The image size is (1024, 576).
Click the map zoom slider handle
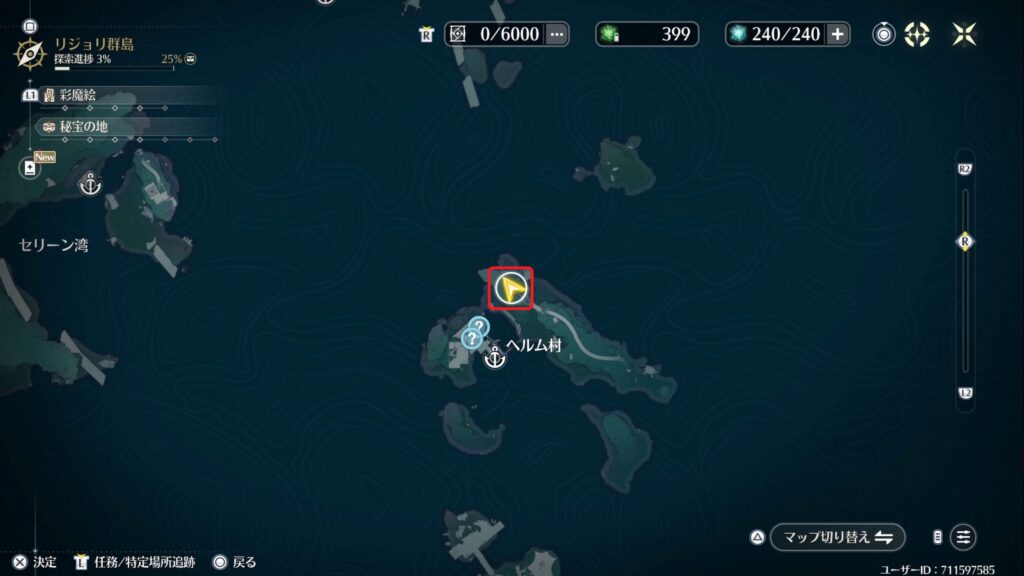point(965,241)
